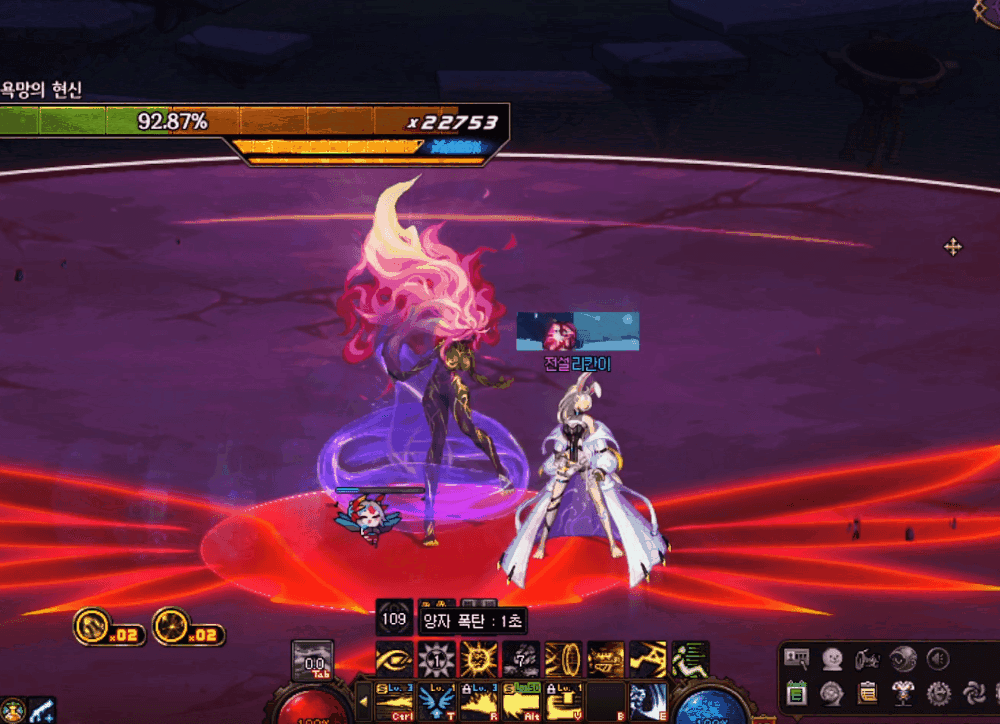Select the Tab-bound buff slot
The height and width of the screenshot is (724, 1000).
point(311,661)
